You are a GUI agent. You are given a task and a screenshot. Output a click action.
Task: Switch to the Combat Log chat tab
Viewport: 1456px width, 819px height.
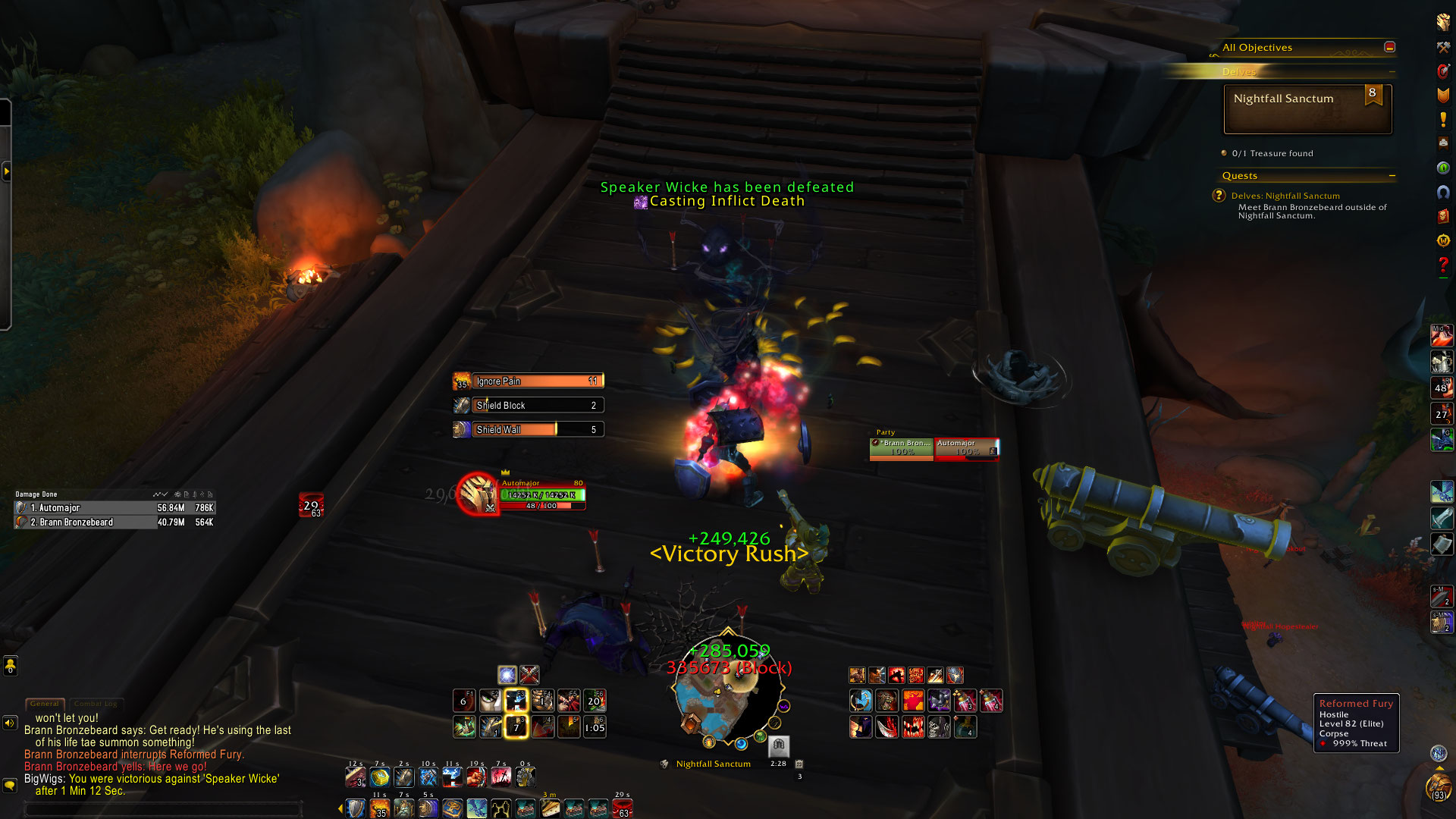(x=95, y=704)
